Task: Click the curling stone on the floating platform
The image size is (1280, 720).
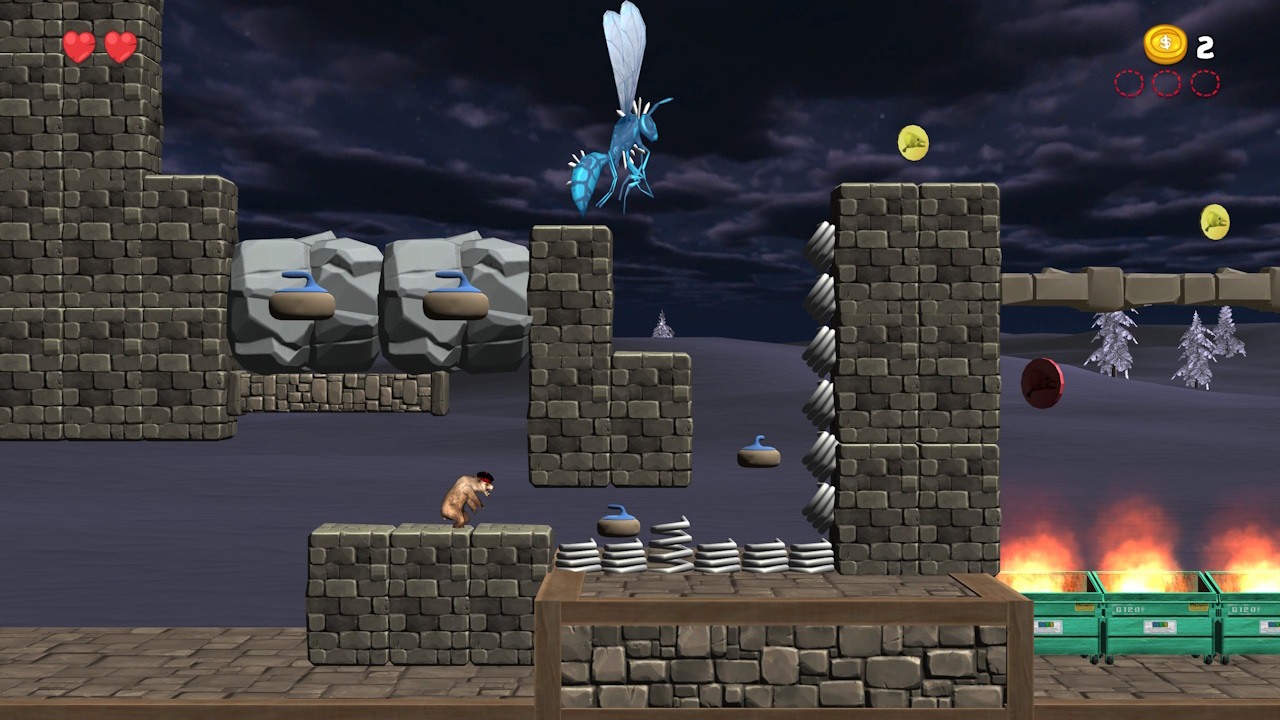Action: tap(760, 452)
